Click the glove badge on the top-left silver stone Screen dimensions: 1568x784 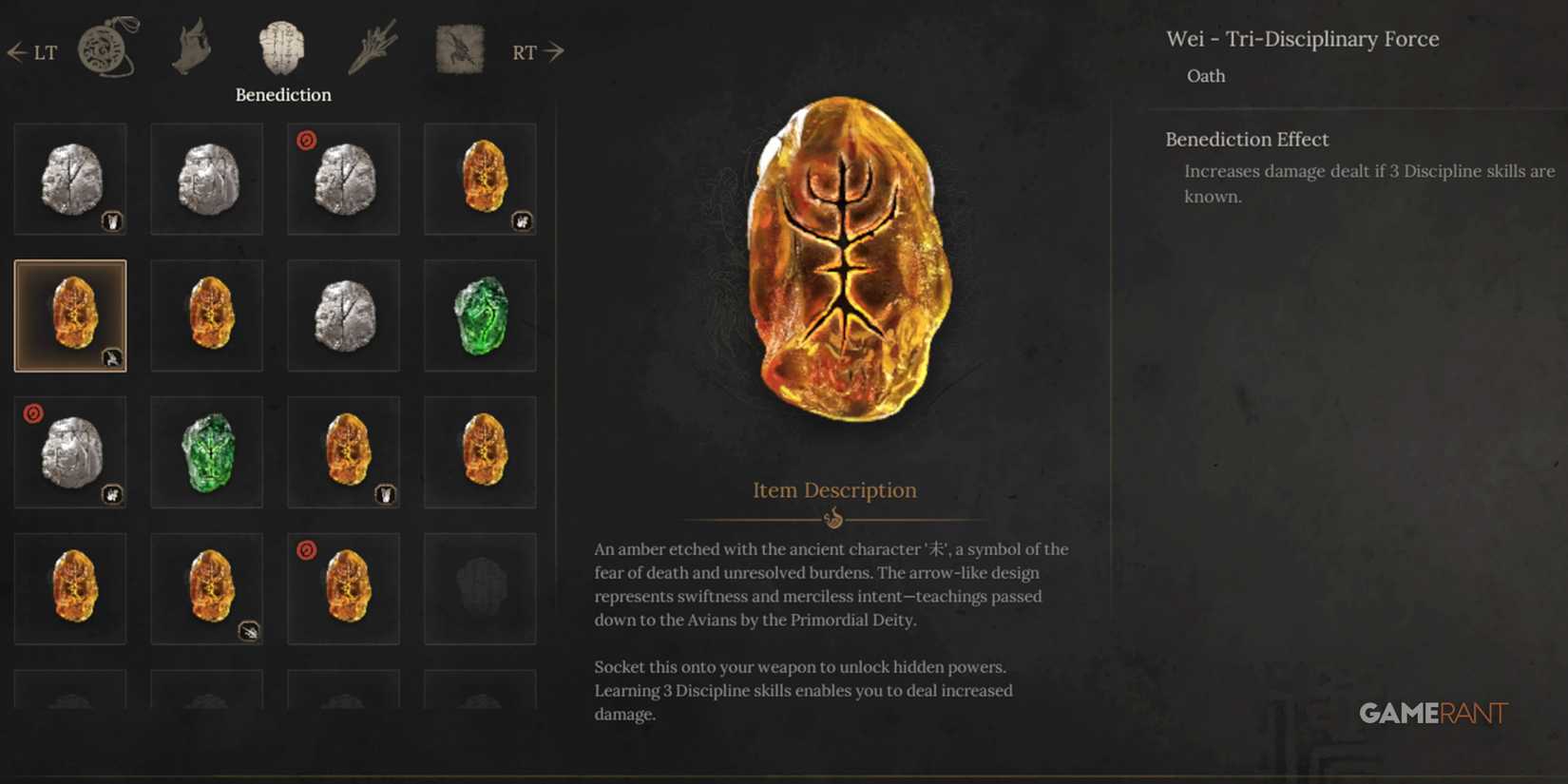(x=113, y=221)
